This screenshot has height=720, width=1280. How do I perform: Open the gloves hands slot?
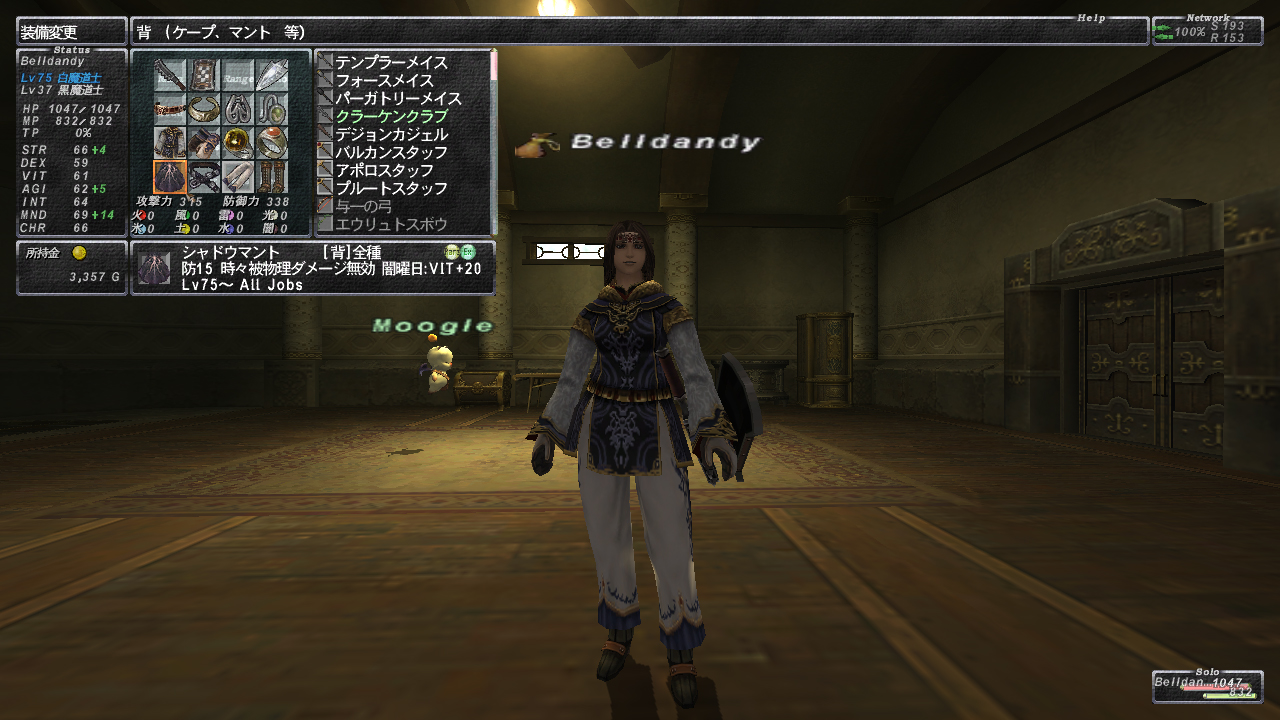(x=204, y=143)
